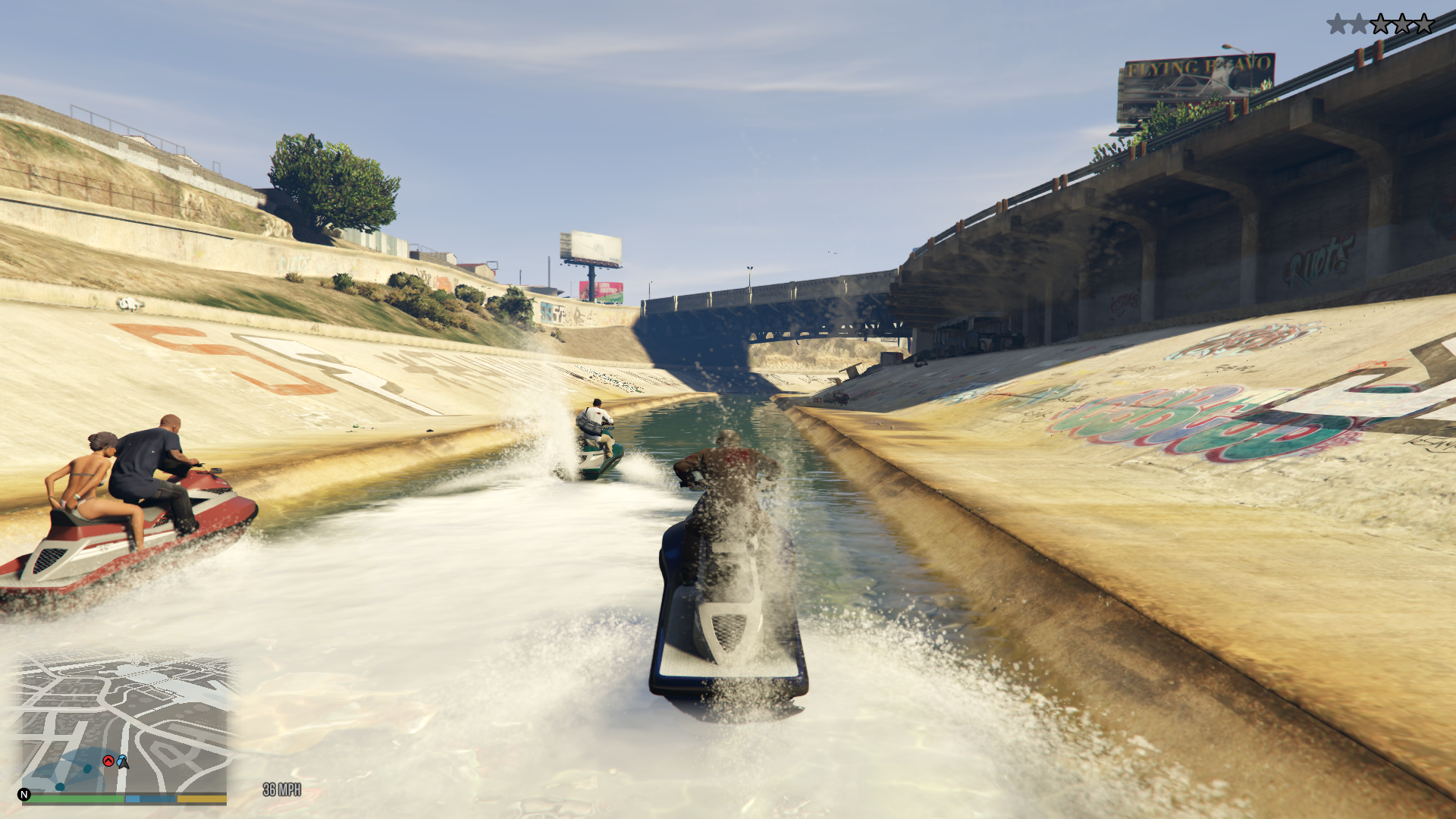1456x819 pixels.
Task: Click the north 'N' compass icon on minimap
Action: tap(24, 795)
